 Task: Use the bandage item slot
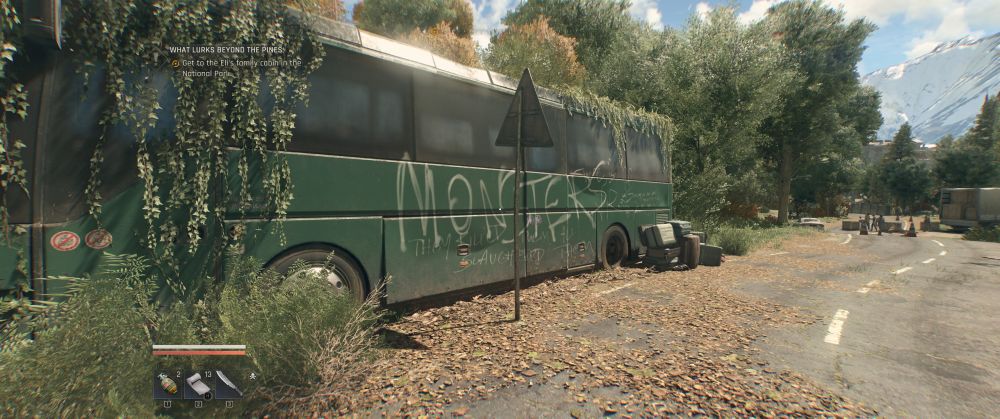(198, 384)
